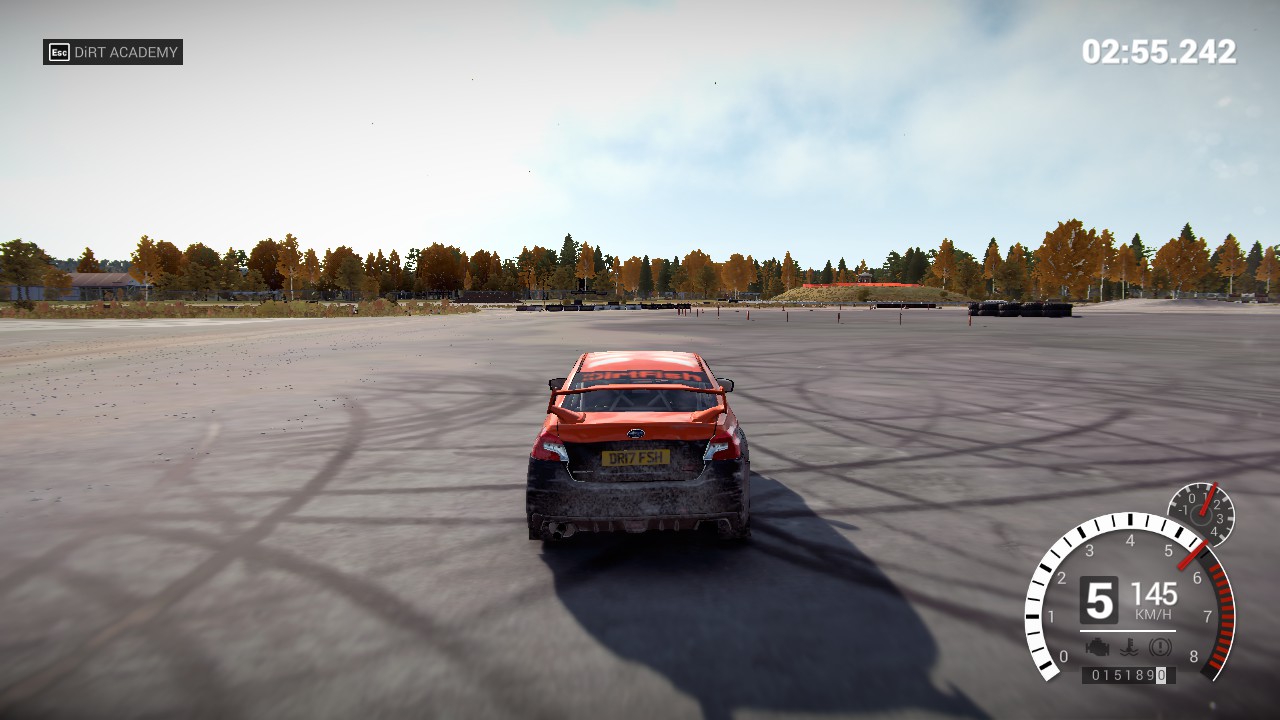Viewport: 1280px width, 720px height.
Task: Open the odometer reading 015189
Action: [x=1130, y=673]
